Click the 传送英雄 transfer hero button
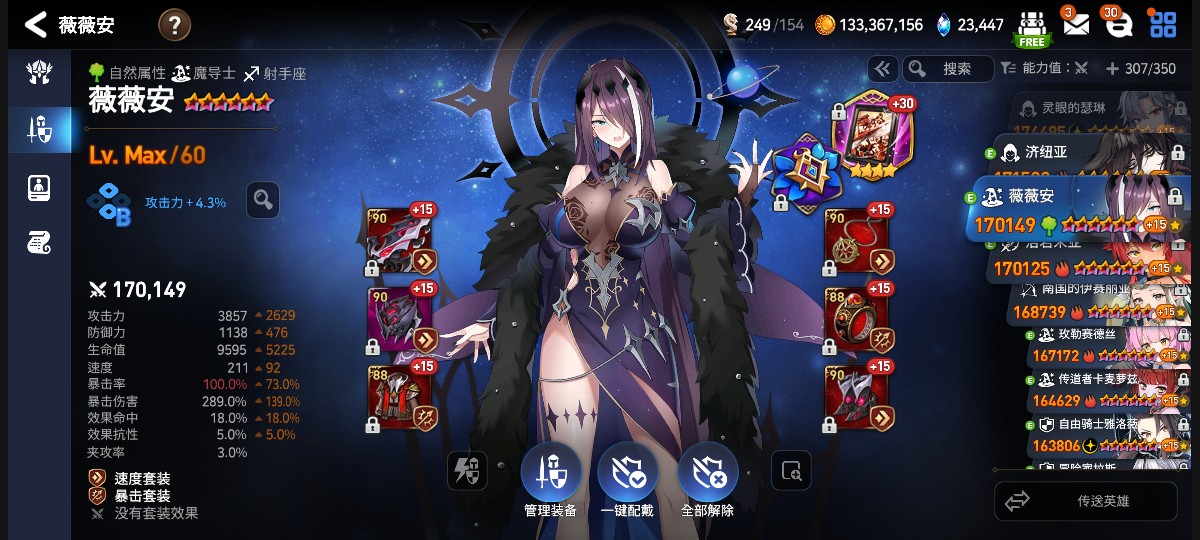1200x540 pixels. point(1086,501)
